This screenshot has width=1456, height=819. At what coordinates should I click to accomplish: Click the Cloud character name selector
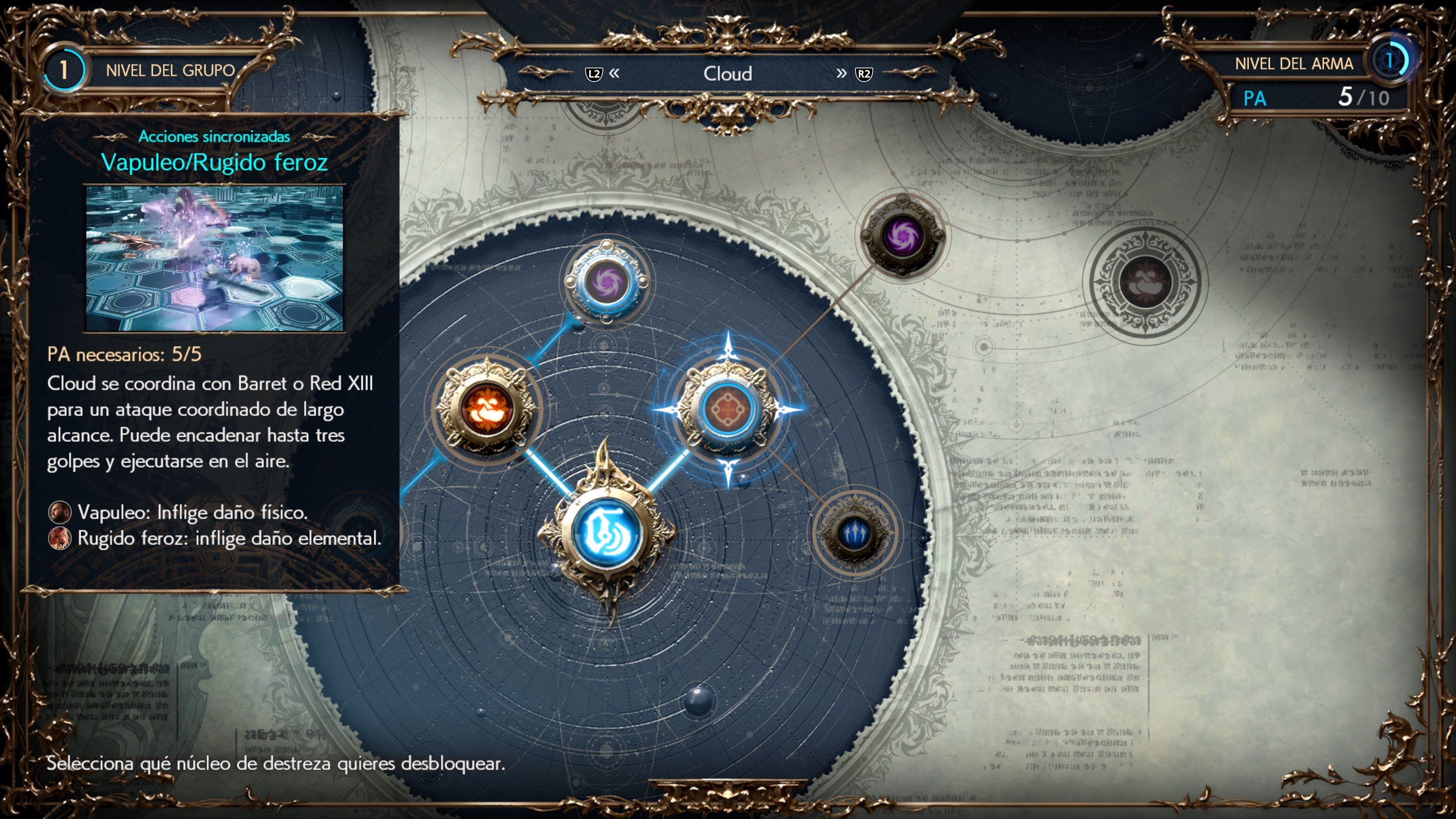click(x=728, y=74)
